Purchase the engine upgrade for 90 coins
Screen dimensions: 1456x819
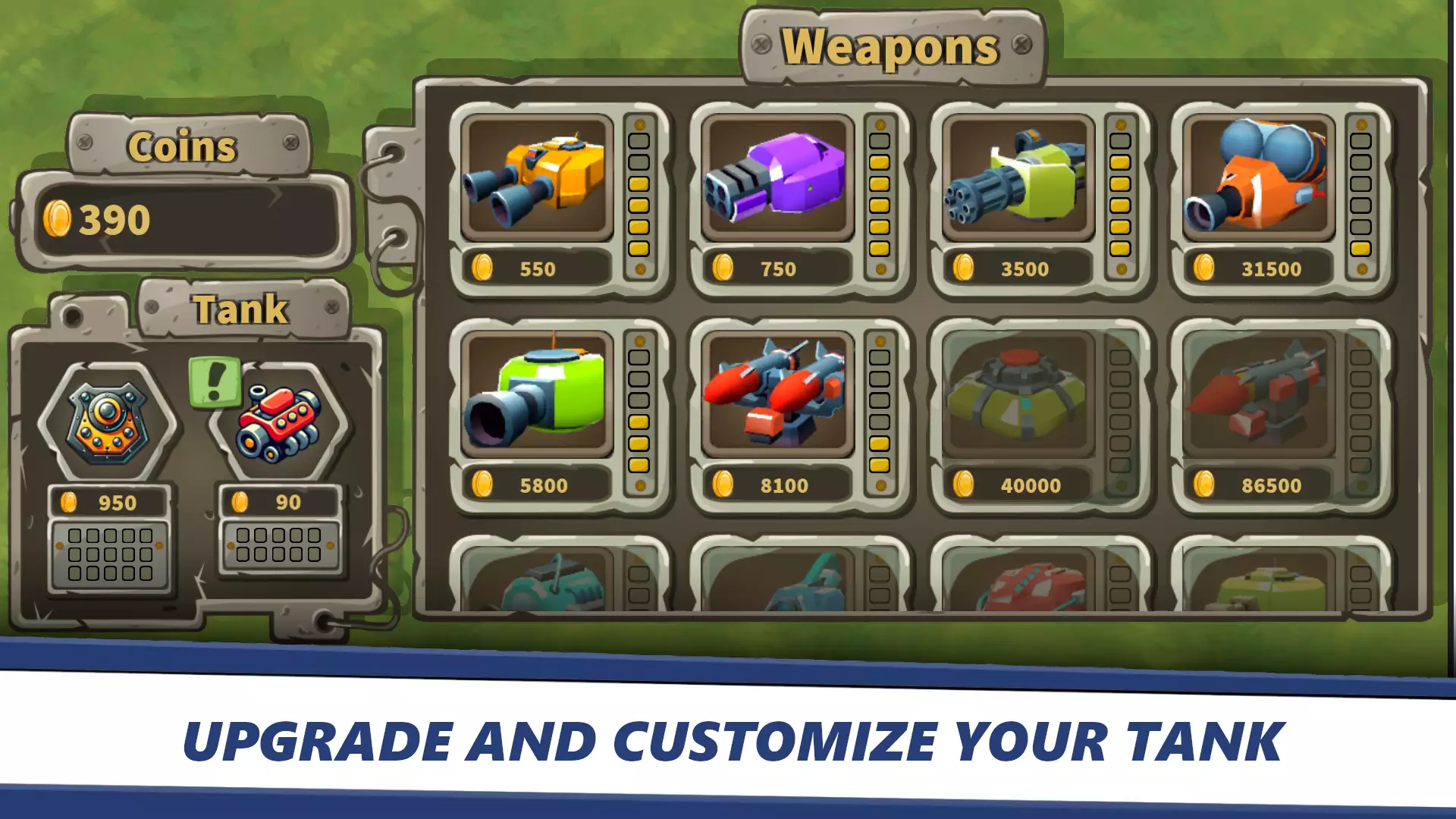(281, 500)
